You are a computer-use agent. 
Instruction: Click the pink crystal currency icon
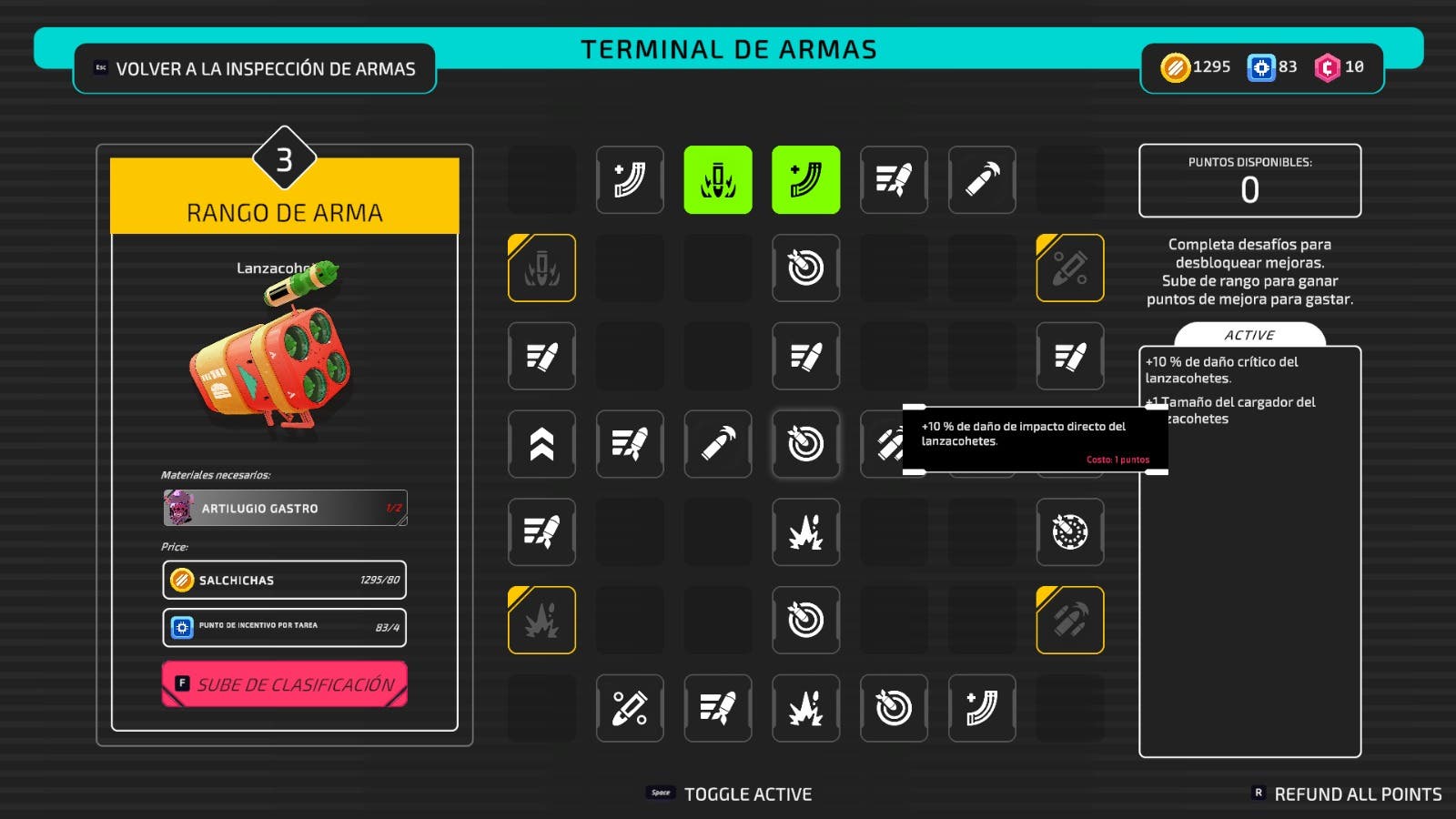[1325, 66]
